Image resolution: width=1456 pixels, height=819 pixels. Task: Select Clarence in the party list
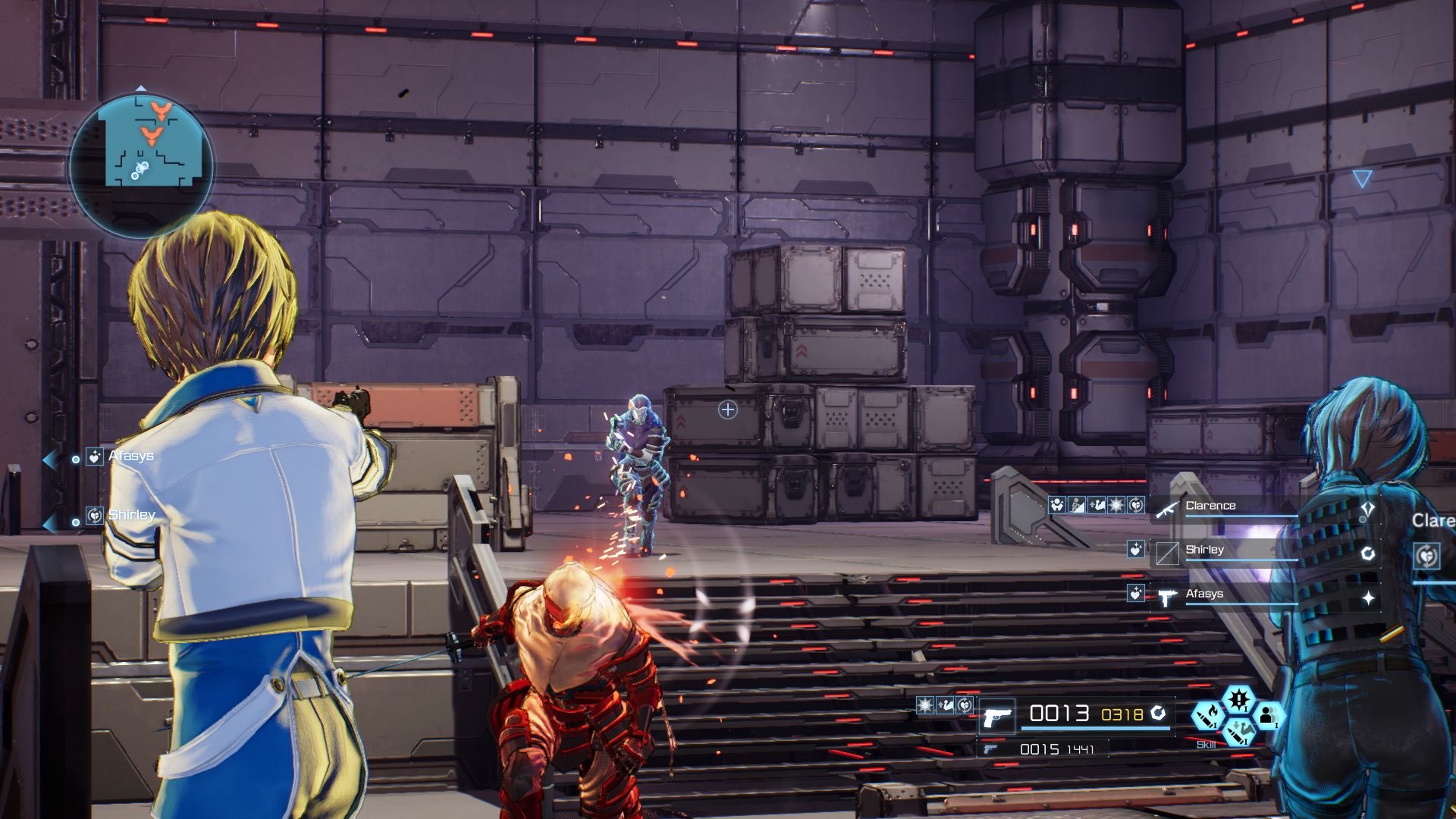1210,506
